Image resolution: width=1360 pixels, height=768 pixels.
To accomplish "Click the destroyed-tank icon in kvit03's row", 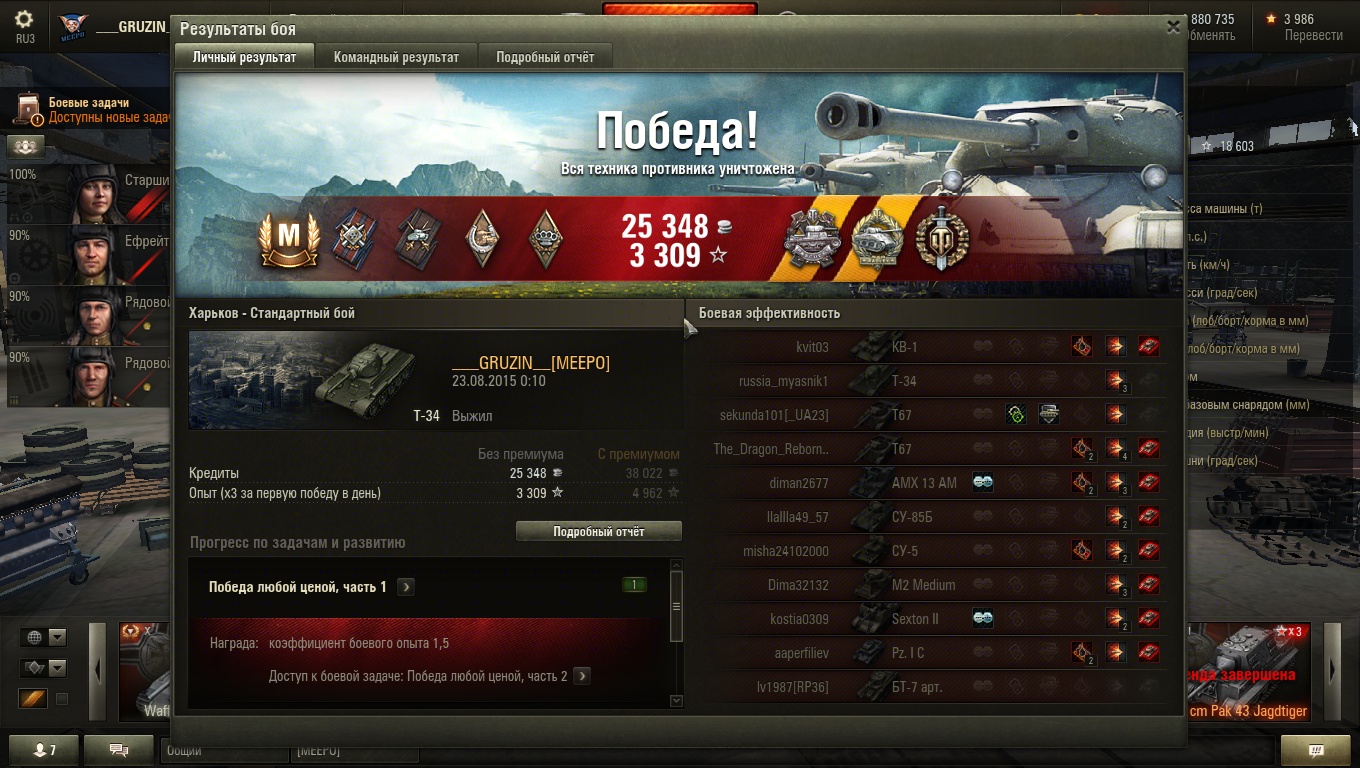I will [1151, 346].
